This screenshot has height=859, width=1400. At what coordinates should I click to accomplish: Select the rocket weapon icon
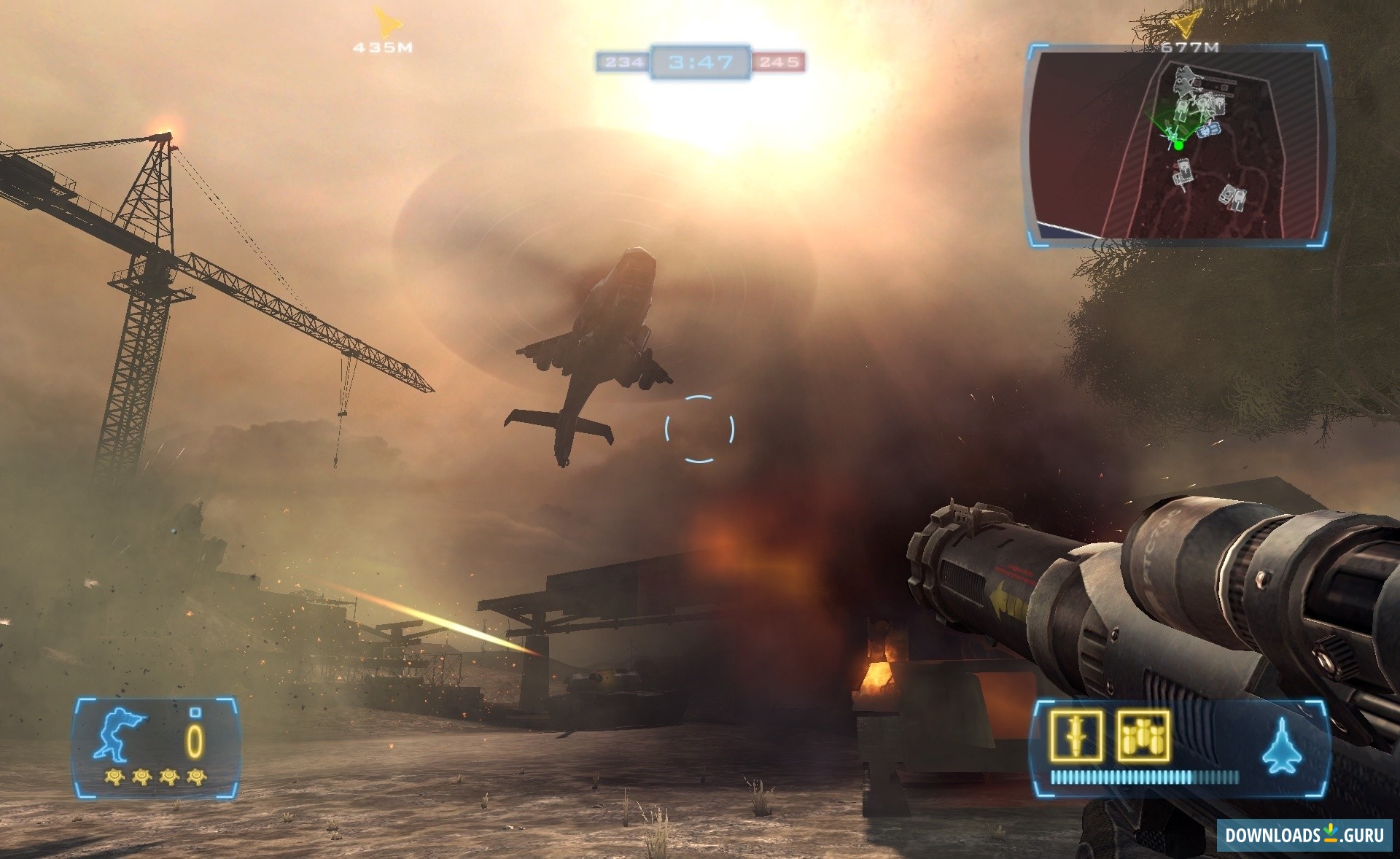click(1076, 736)
